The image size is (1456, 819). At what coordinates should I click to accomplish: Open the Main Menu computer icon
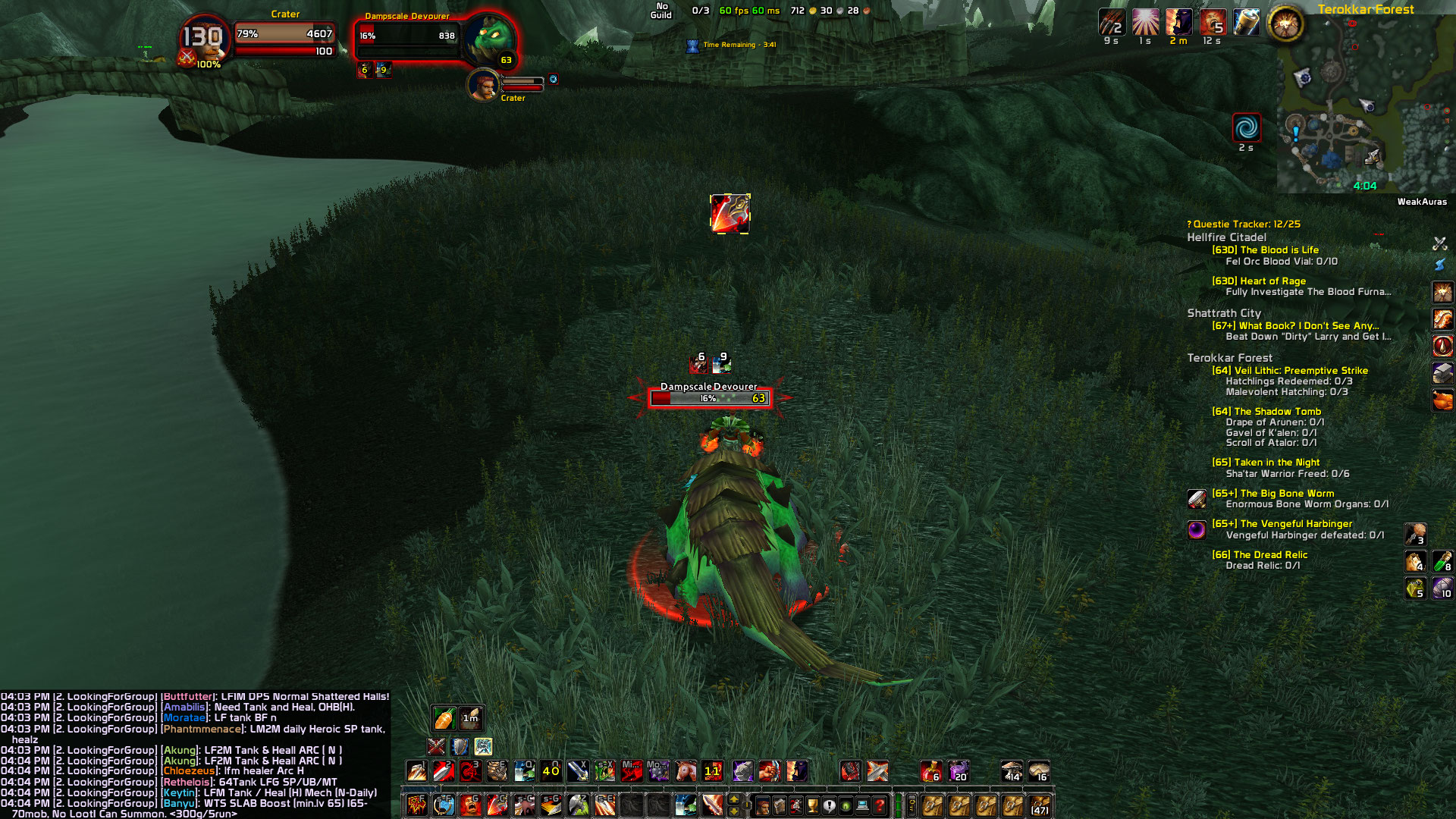tap(862, 805)
